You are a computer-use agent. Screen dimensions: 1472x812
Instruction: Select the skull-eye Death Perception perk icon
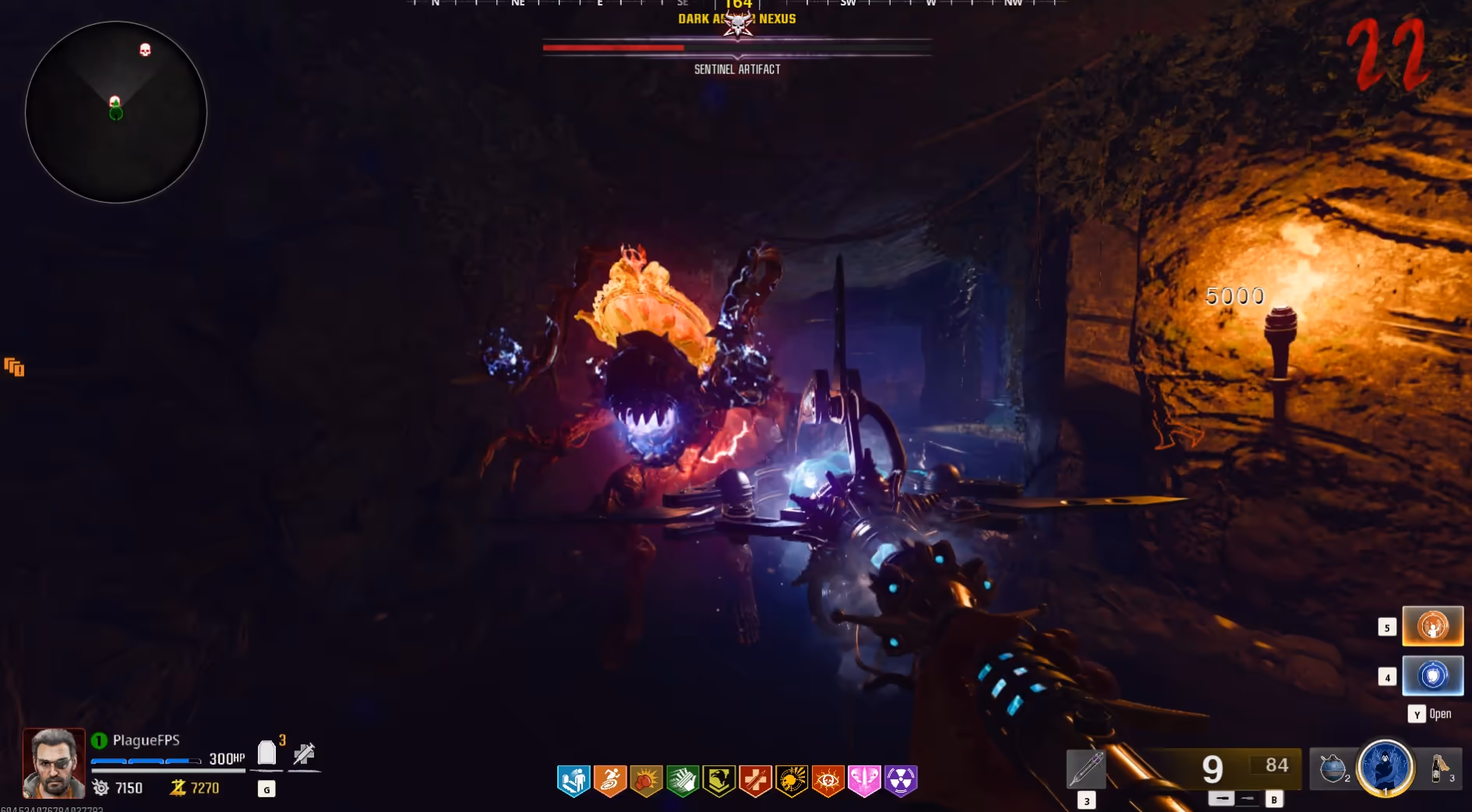pyautogui.click(x=828, y=780)
